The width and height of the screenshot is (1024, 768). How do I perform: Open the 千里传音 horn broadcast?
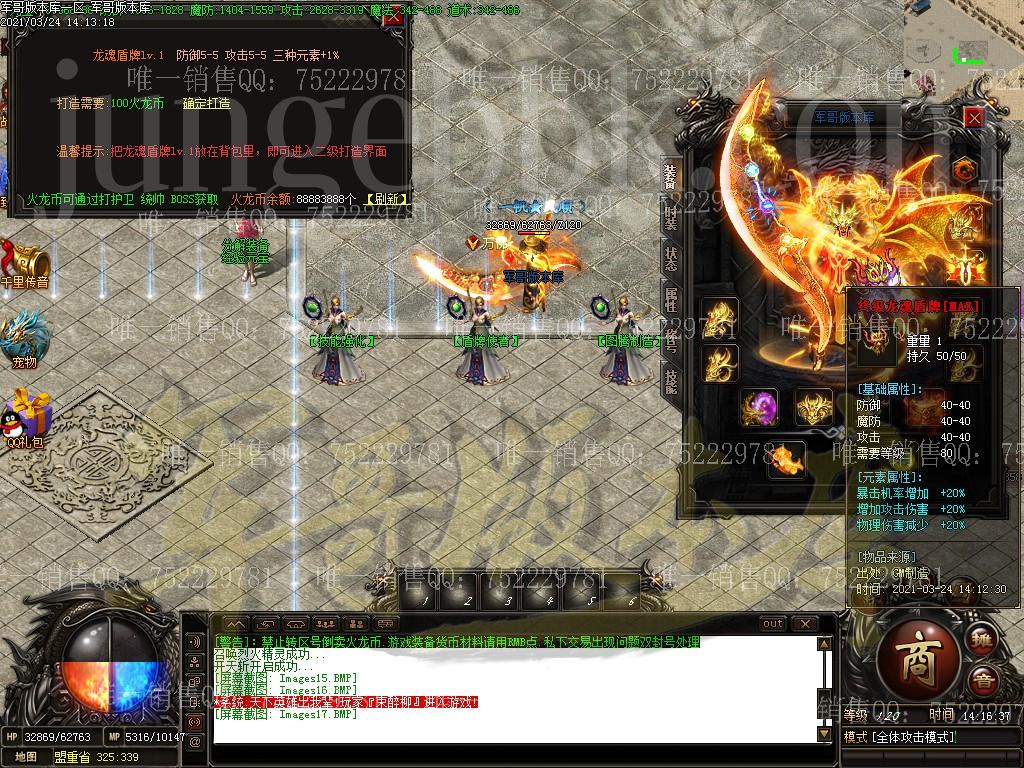pyautogui.click(x=24, y=262)
